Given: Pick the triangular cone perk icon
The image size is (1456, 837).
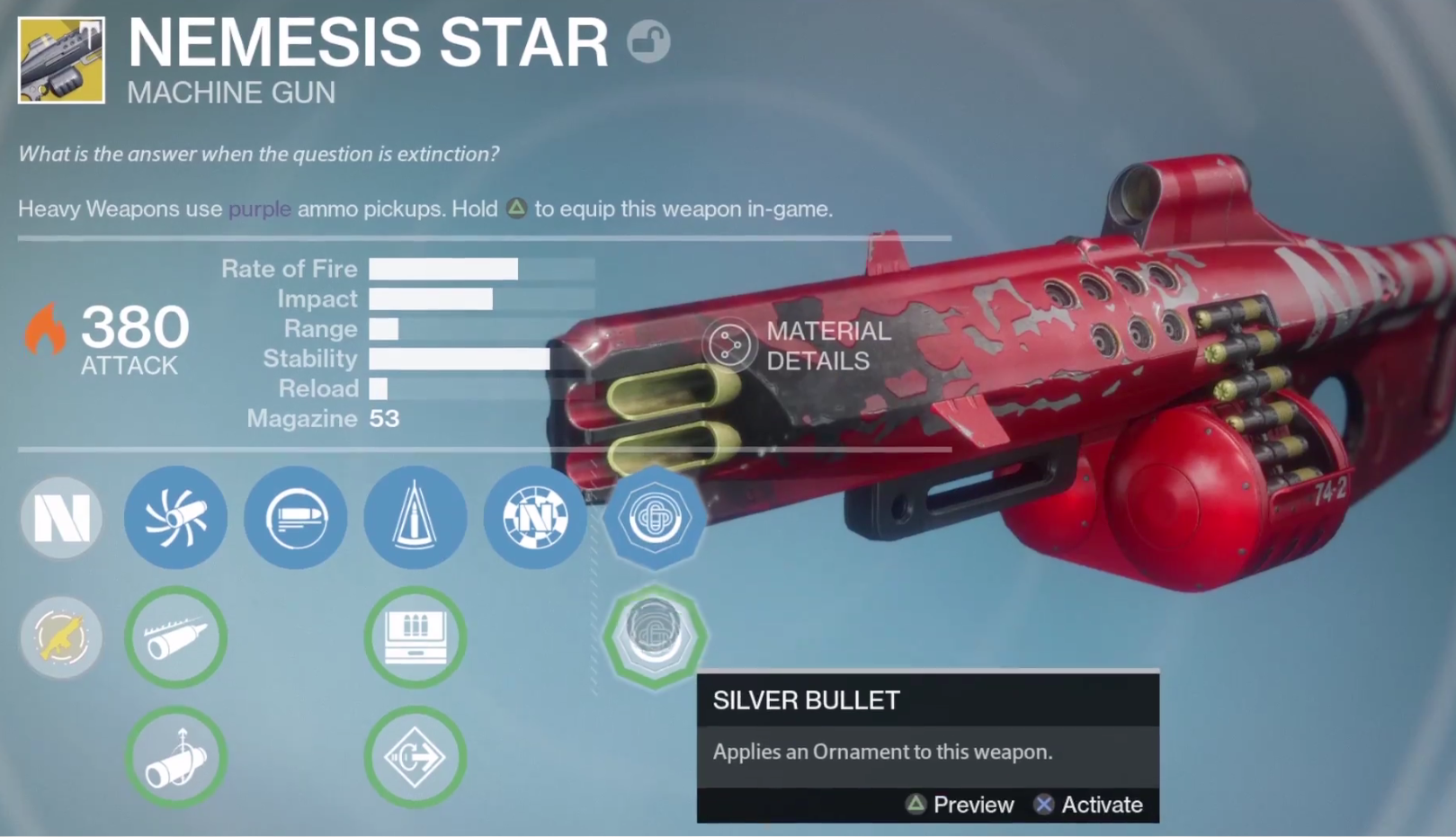Looking at the screenshot, I should (415, 518).
